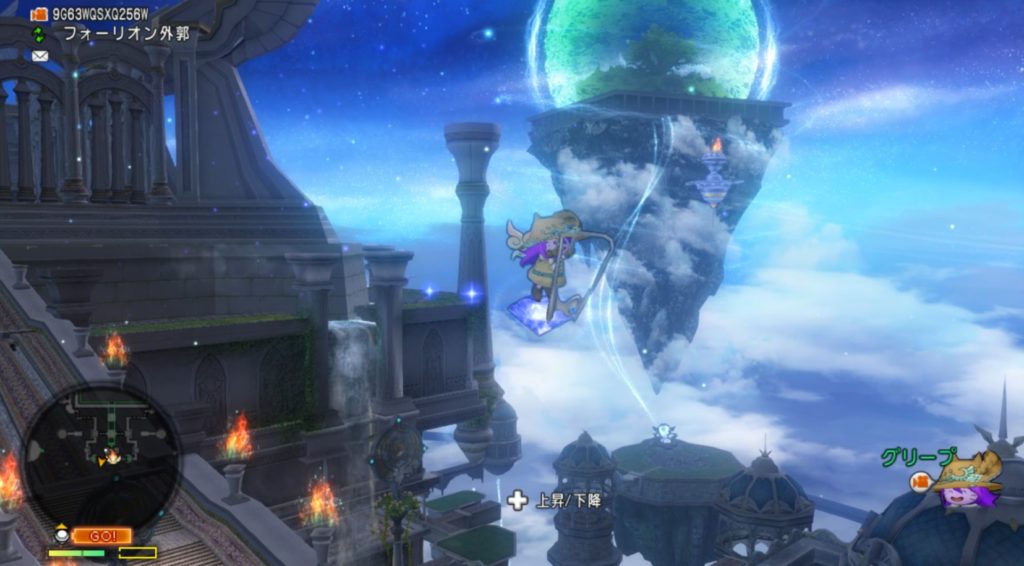
Task: Click the green arrows sync icon
Action: click(40, 34)
